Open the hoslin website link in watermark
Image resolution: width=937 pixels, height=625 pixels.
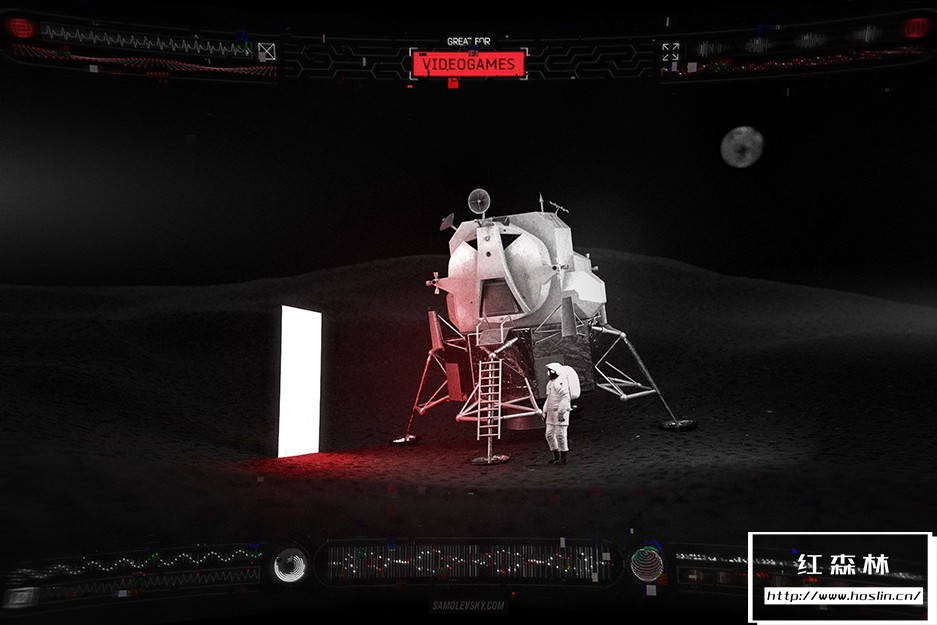[842, 596]
